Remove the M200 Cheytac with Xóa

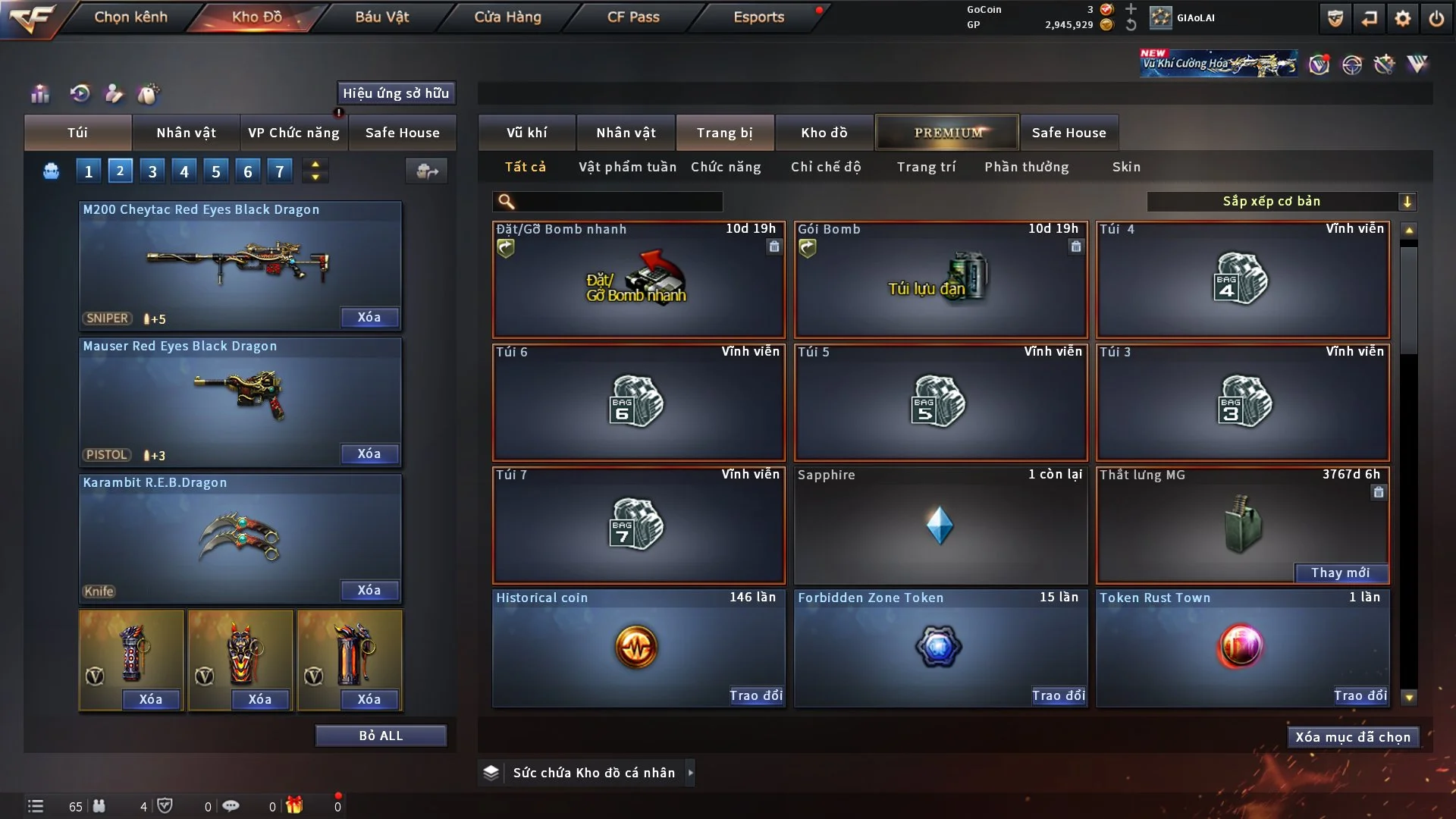369,318
